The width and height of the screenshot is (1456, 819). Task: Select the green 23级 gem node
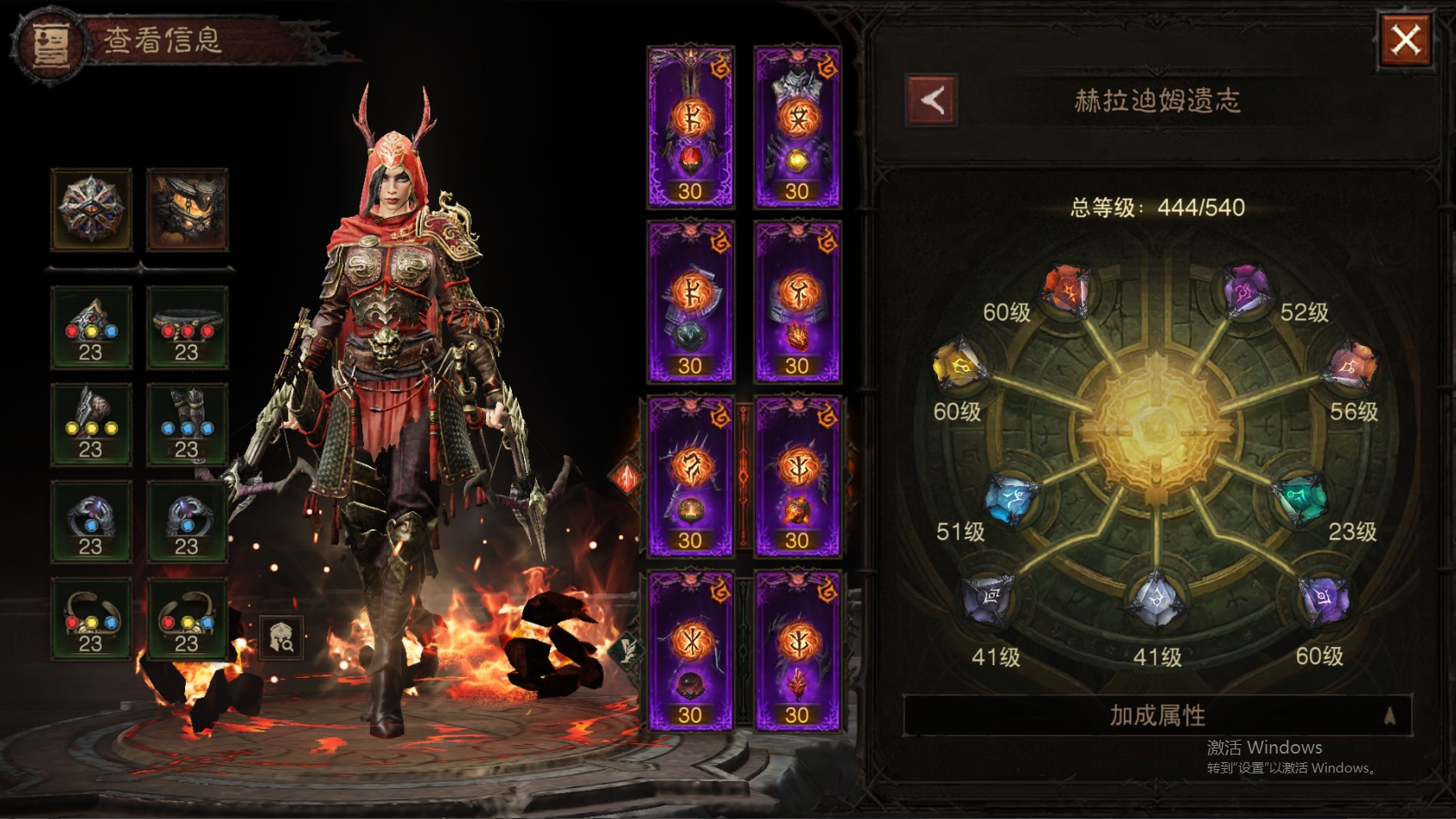pos(1301,499)
